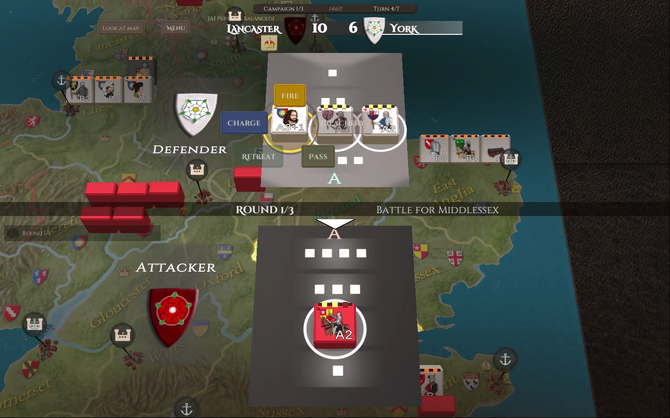Select the highlighted York A3+1 noble block

[291, 122]
